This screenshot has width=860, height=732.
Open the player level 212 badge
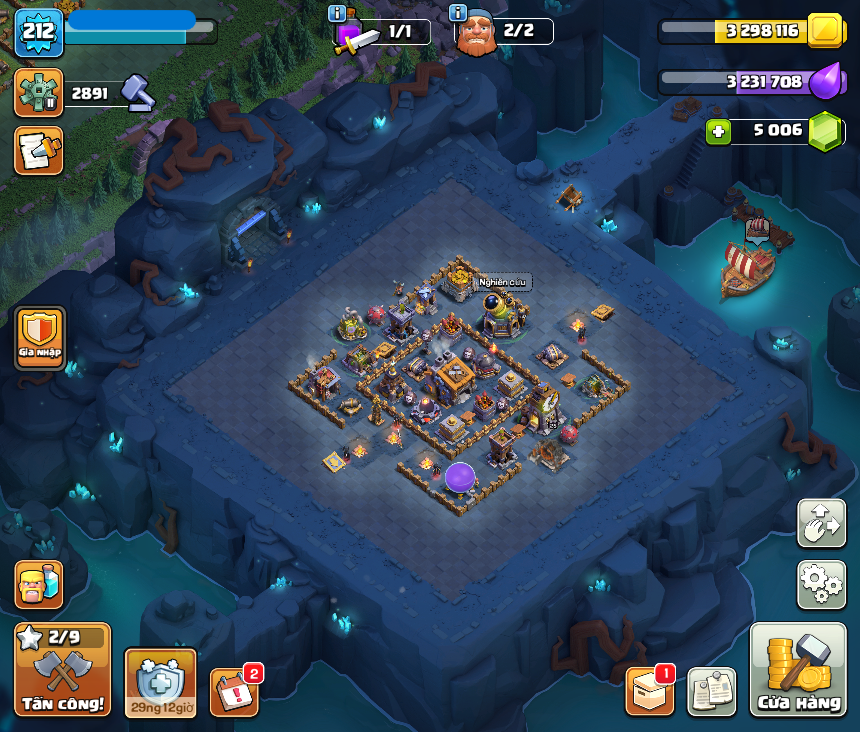(x=39, y=31)
